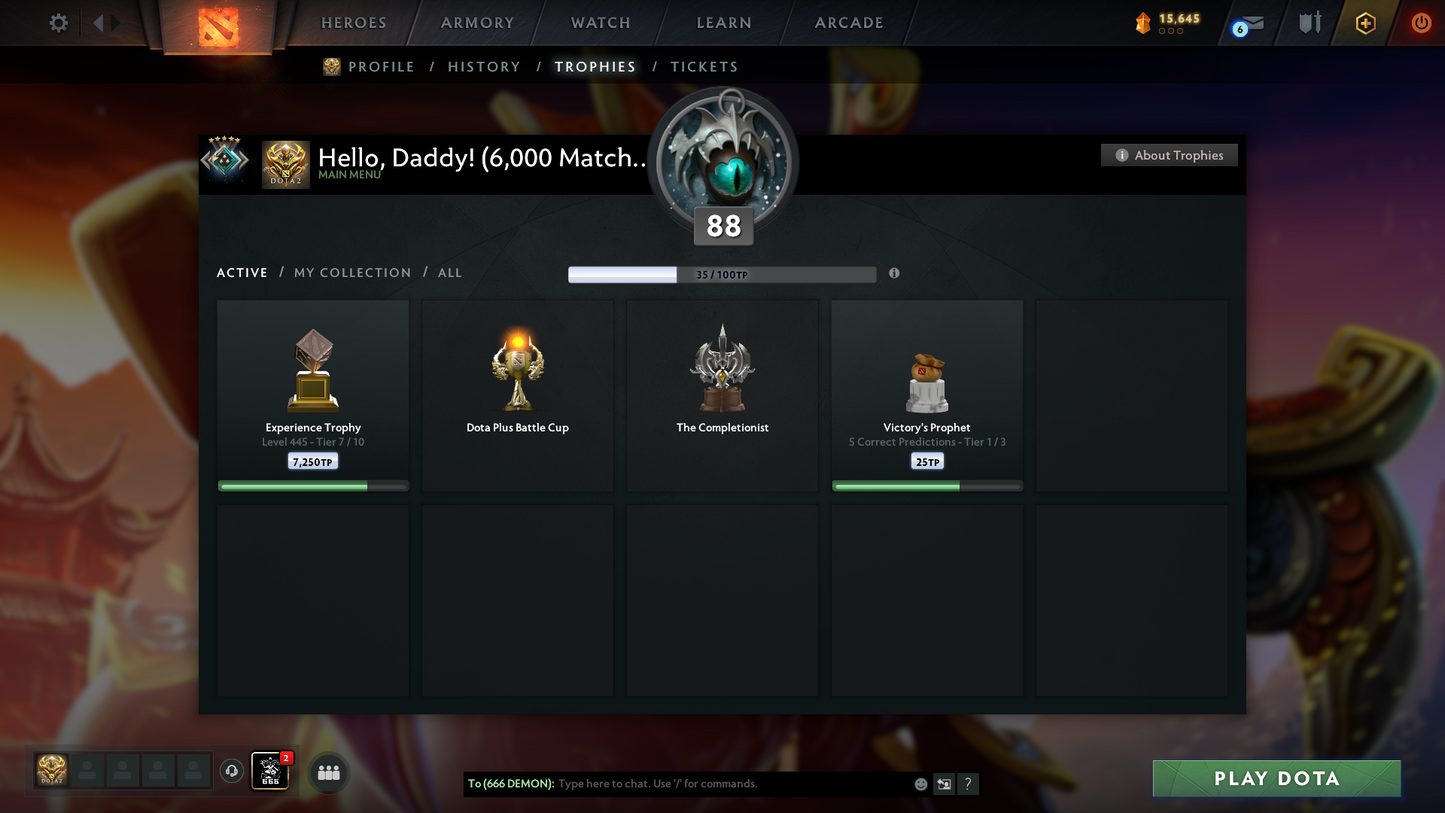The height and width of the screenshot is (813, 1445).
Task: Click the orange shards currency icon
Action: (x=1144, y=22)
